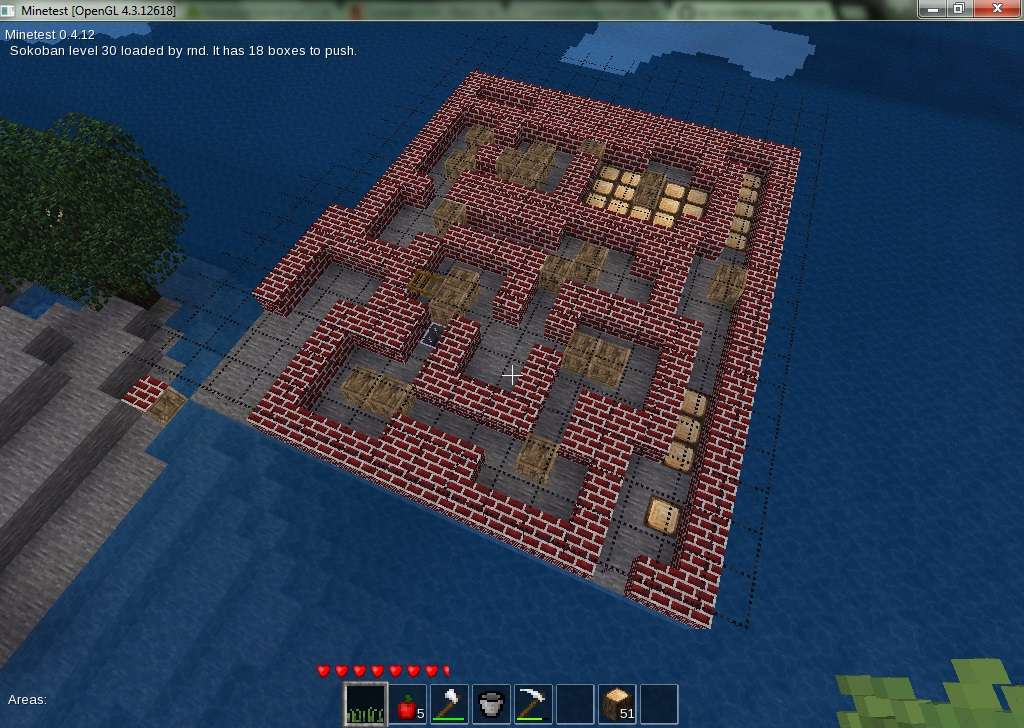Select the grass hotbar slot
The width and height of the screenshot is (1024, 728).
pos(365,704)
